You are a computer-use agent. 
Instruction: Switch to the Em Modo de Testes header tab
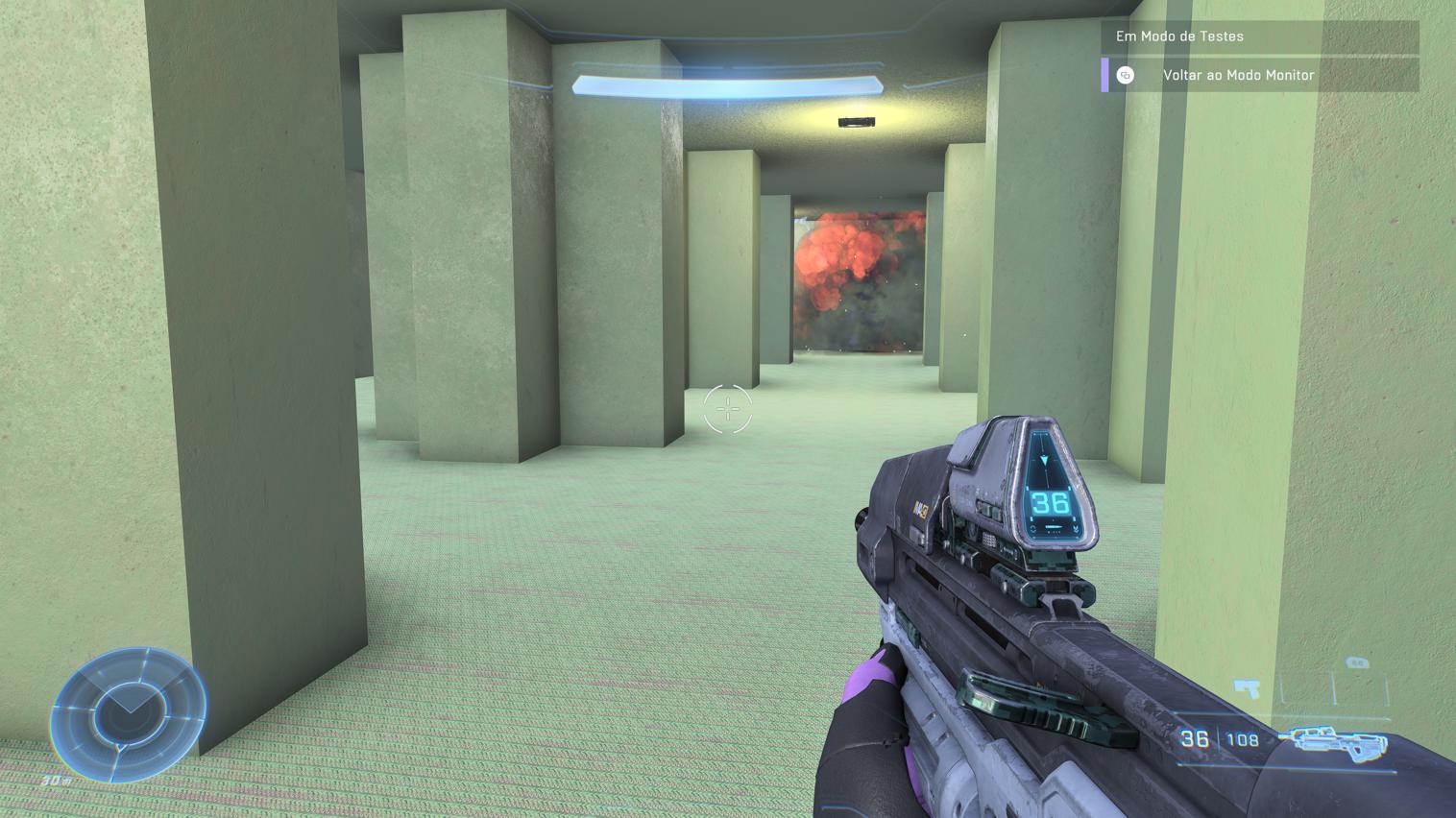click(x=1178, y=36)
